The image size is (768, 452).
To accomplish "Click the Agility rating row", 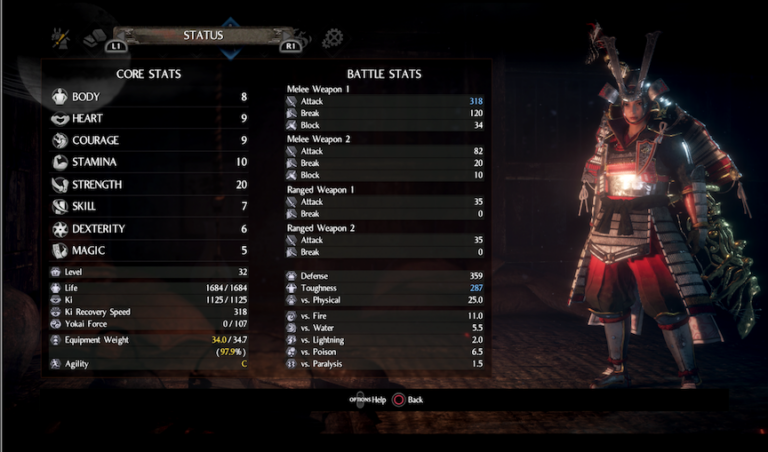I will pos(150,364).
